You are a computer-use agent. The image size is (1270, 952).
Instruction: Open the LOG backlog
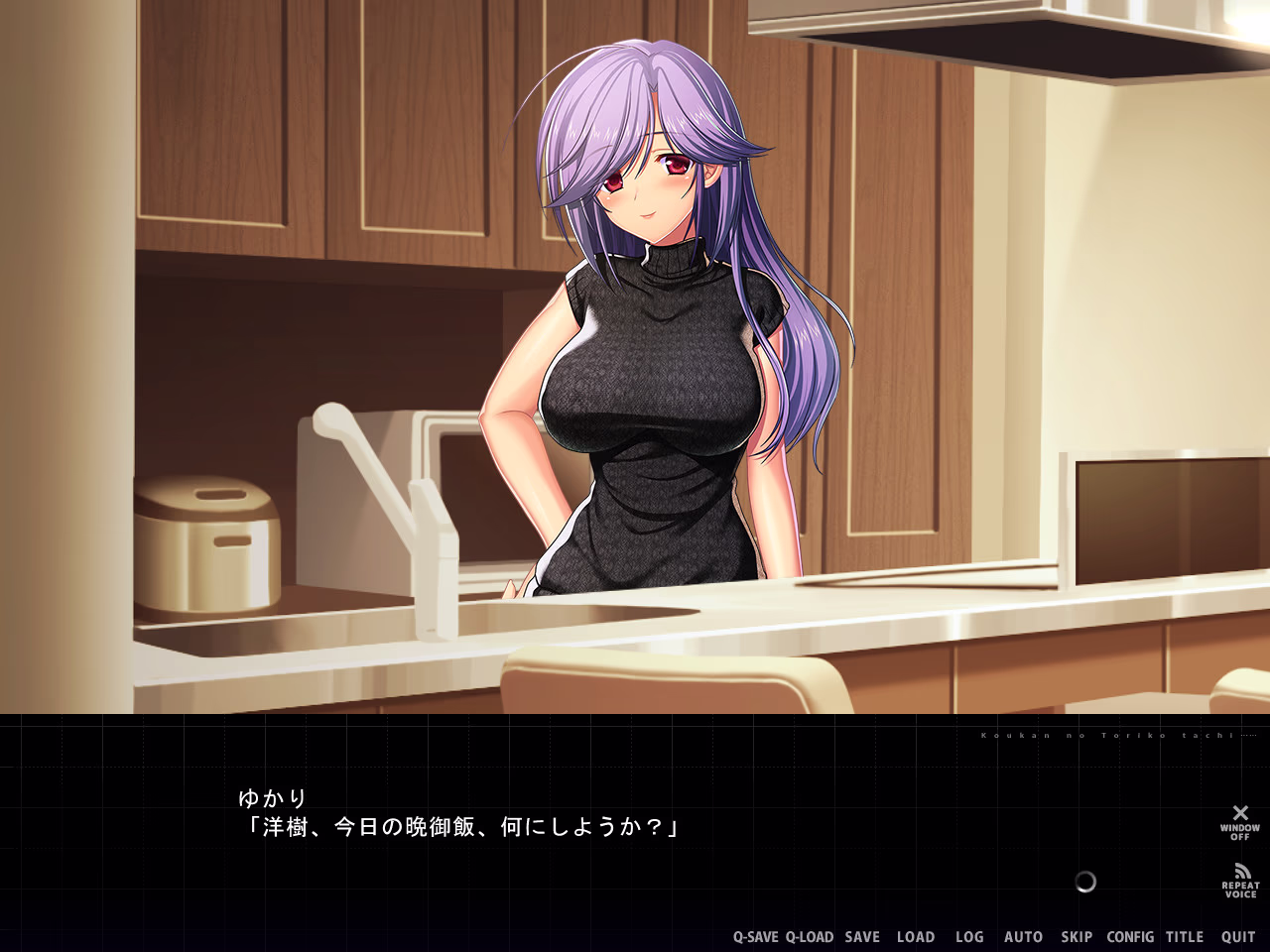point(968,936)
